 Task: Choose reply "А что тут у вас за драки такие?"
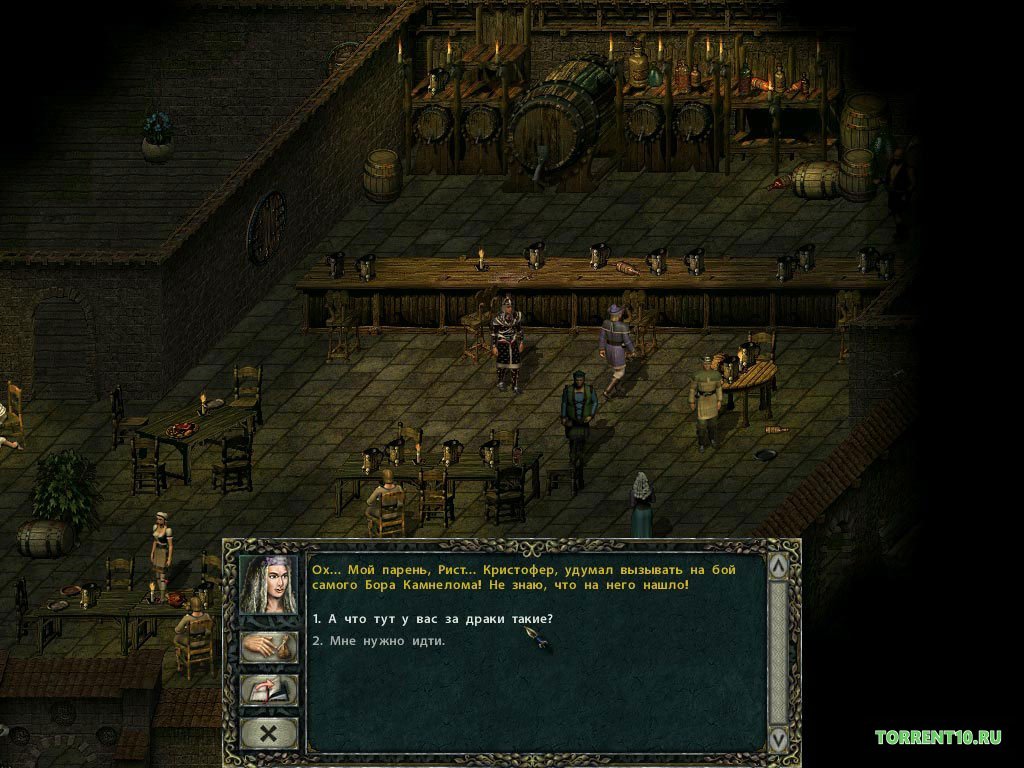432,618
